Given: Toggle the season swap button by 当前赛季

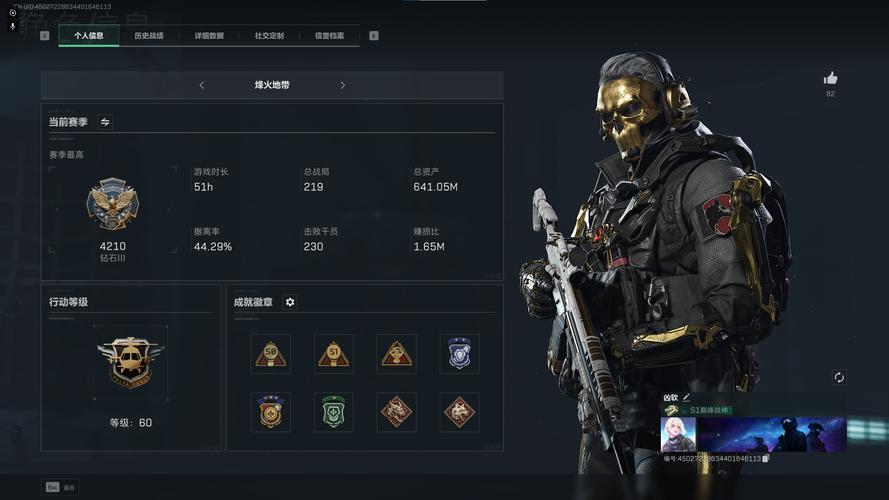Looking at the screenshot, I should [105, 122].
